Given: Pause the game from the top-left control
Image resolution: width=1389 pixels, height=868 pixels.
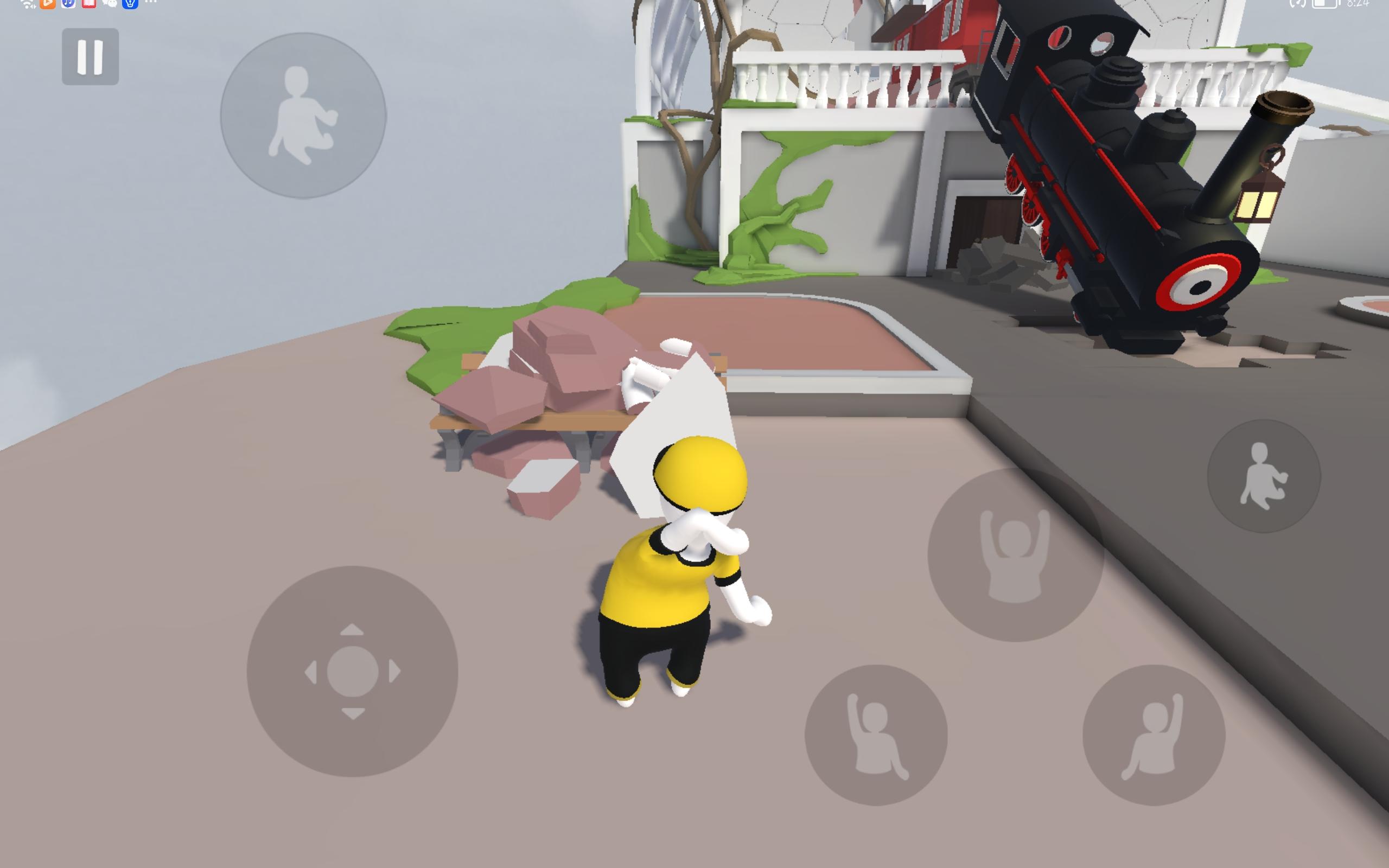Looking at the screenshot, I should [92, 56].
